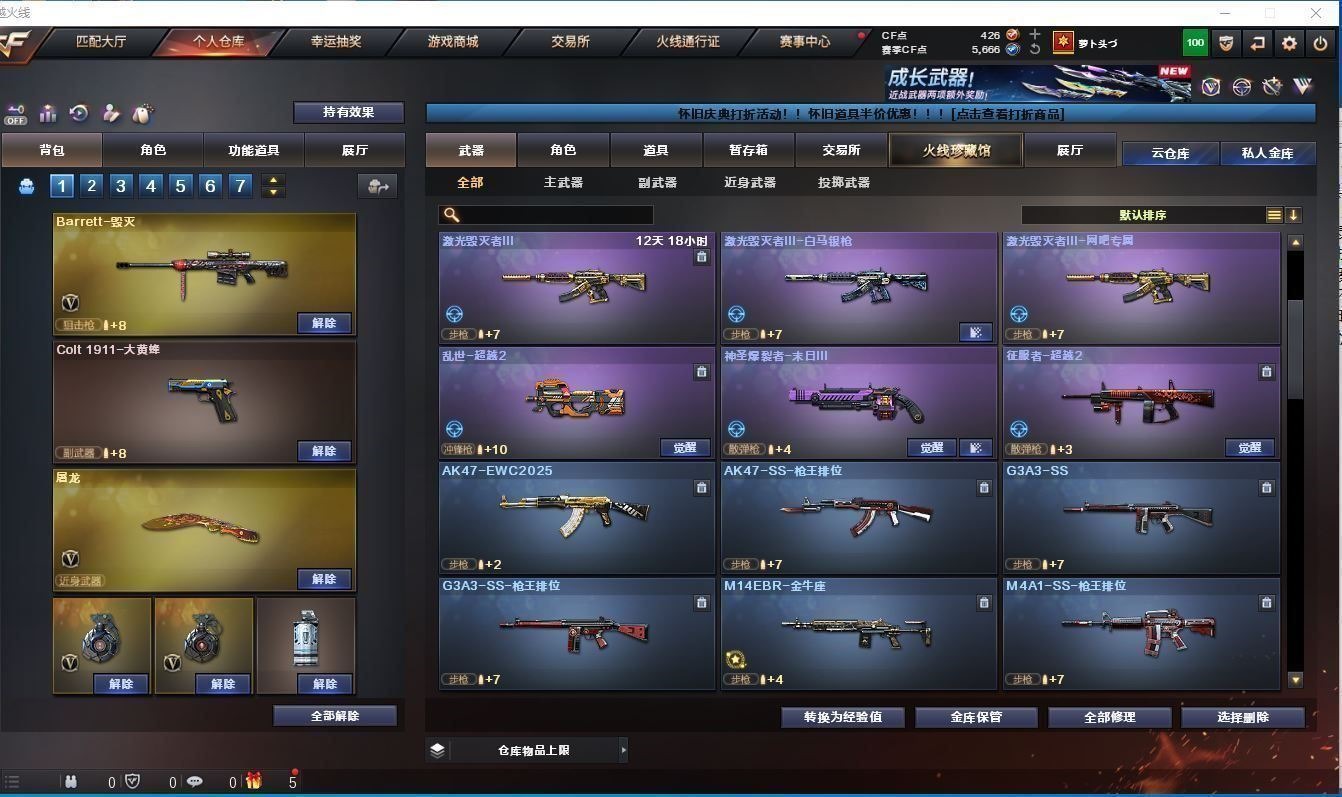Open the 游戏商城 game shop
The image size is (1342, 797).
453,42
